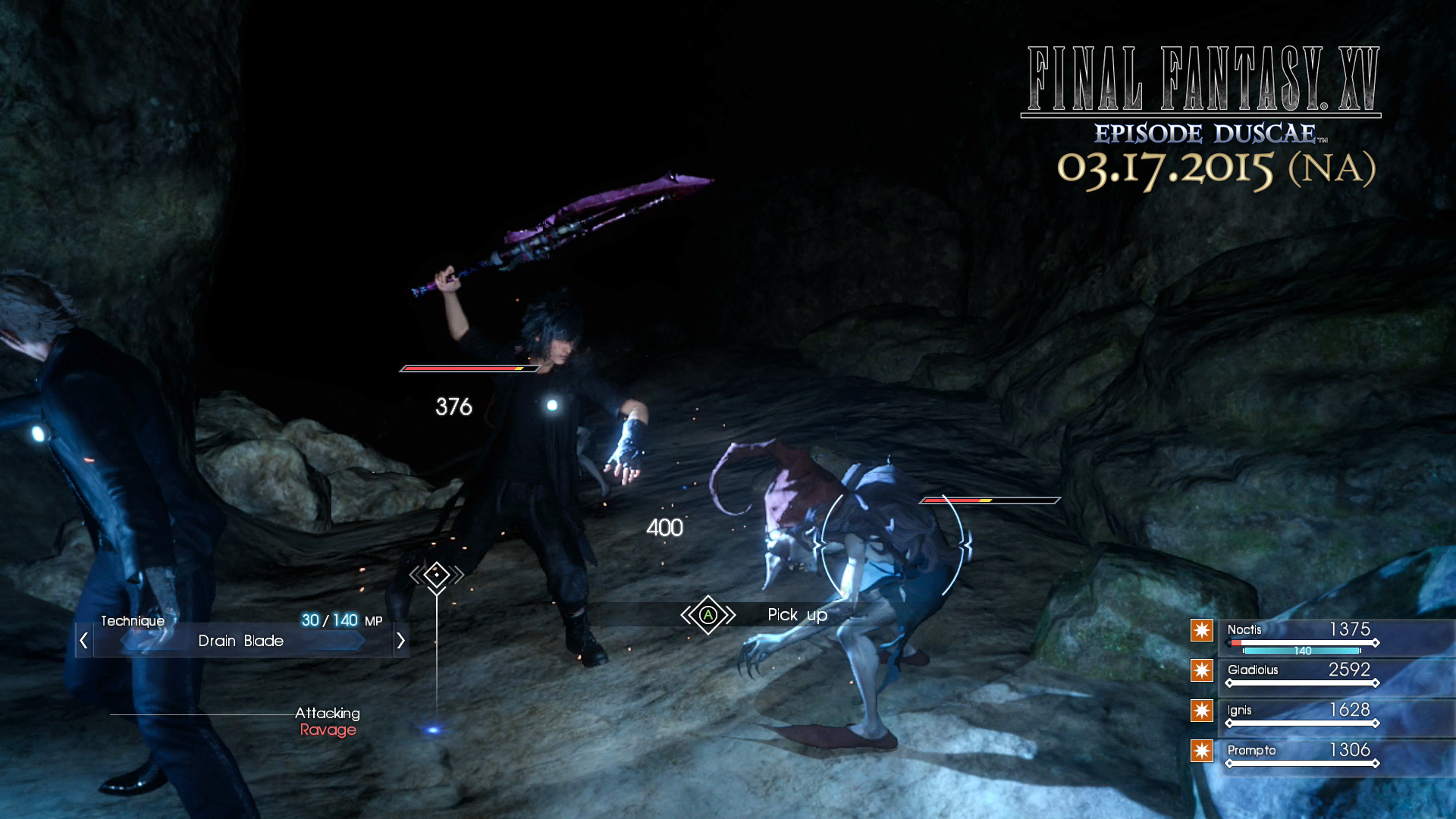
Task: Choose Prompto from the party list
Action: (1251, 751)
